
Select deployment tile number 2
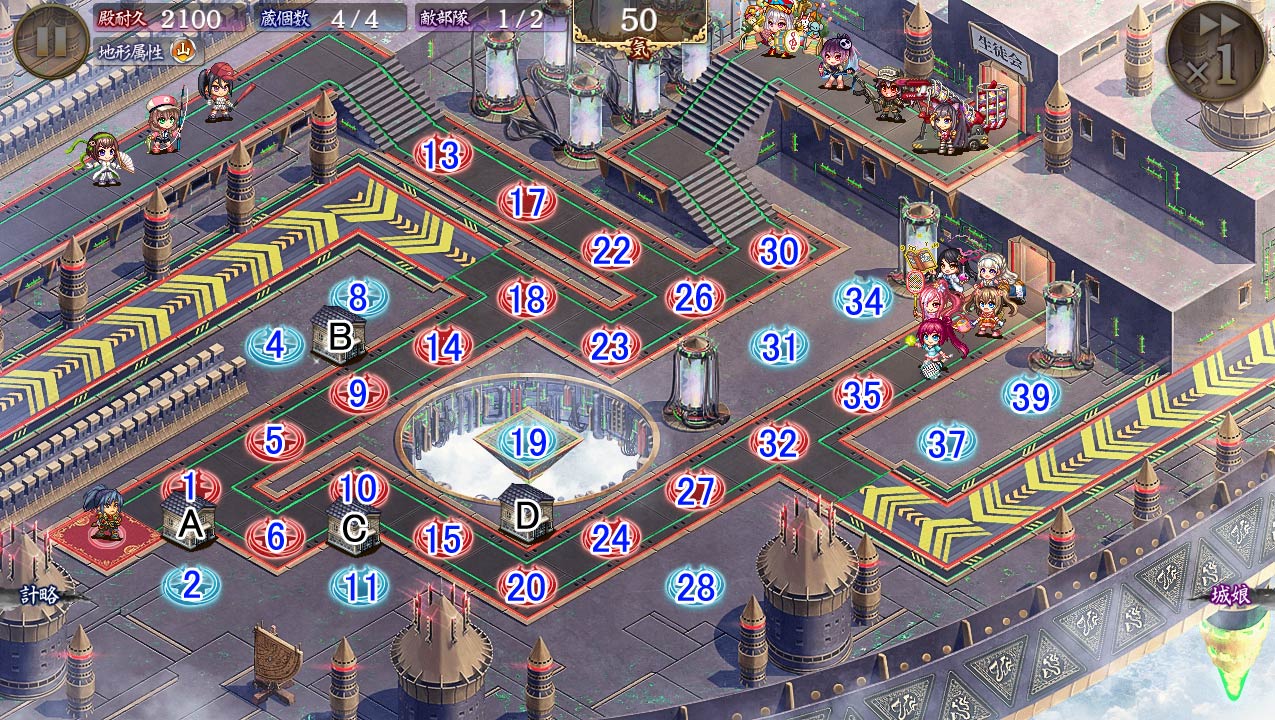[x=191, y=585]
